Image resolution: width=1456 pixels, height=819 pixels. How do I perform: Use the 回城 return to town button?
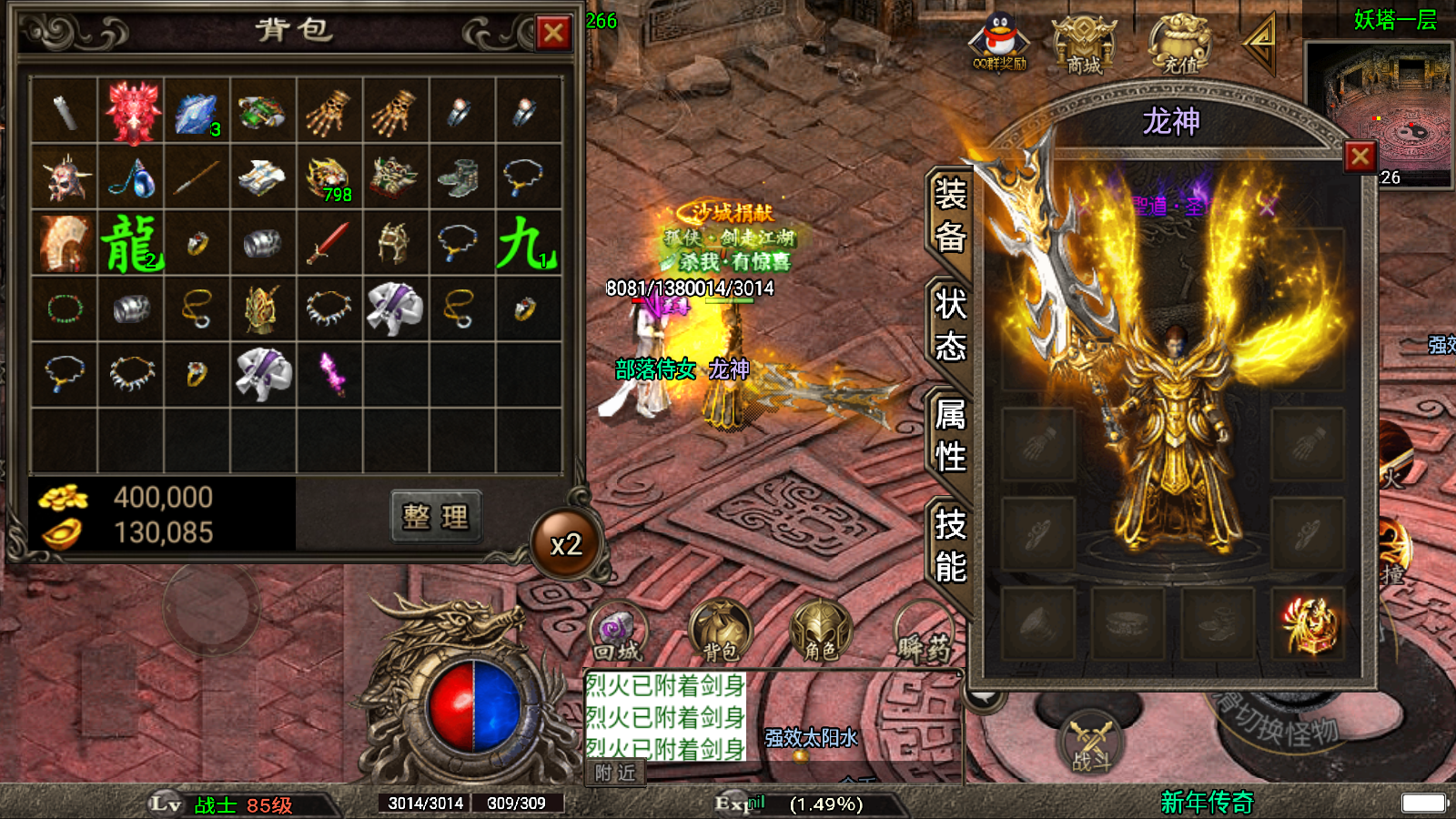click(x=618, y=632)
